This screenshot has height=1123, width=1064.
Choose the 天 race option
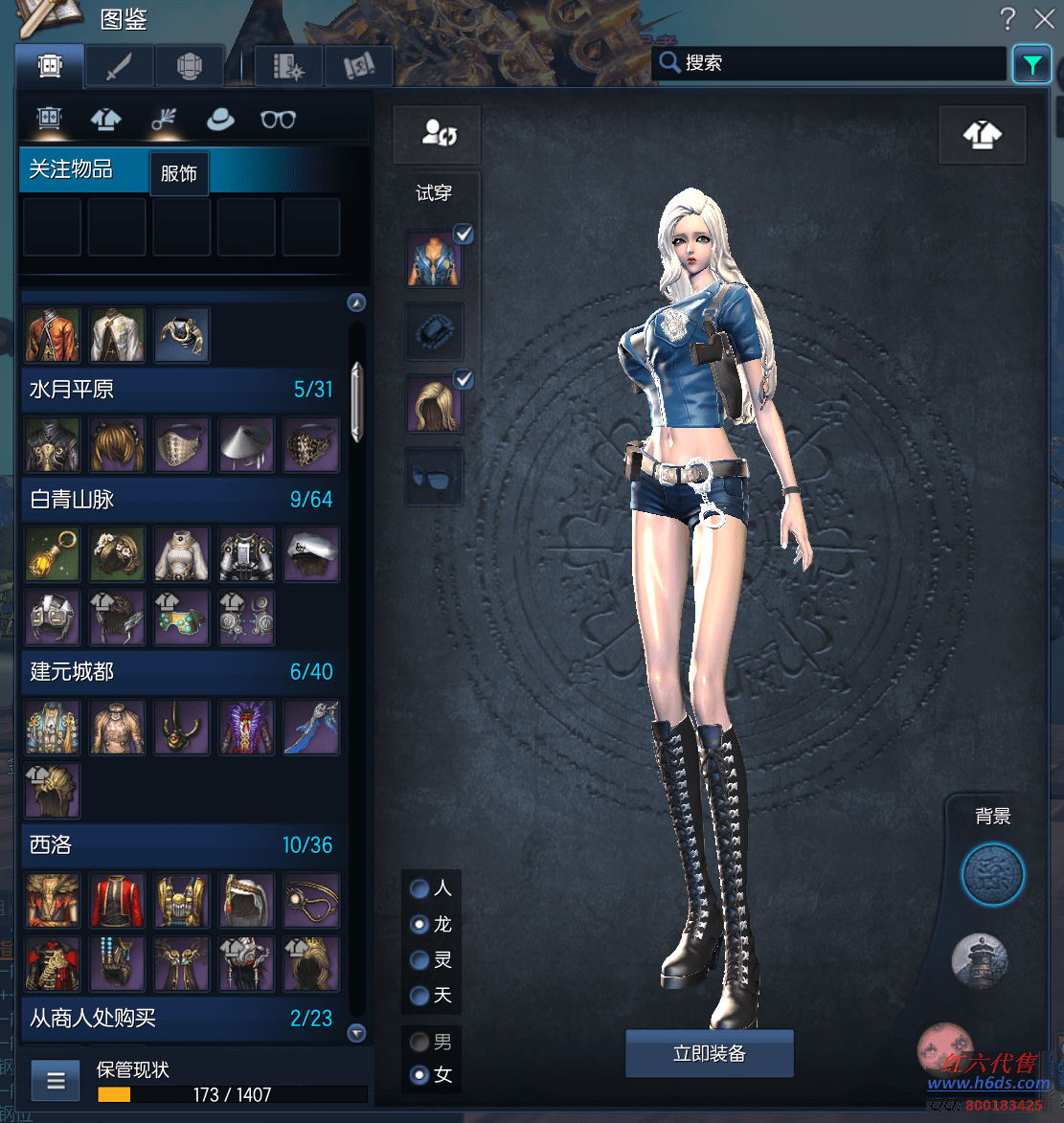click(x=419, y=996)
